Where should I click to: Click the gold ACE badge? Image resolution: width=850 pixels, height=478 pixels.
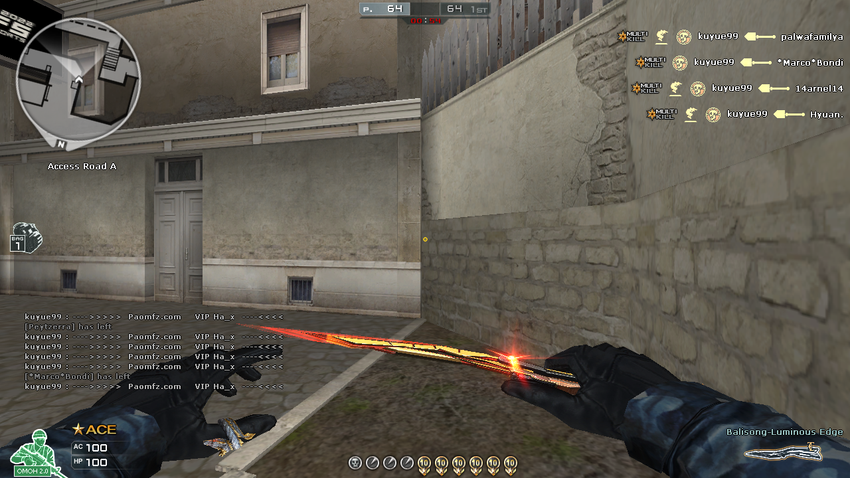93,430
